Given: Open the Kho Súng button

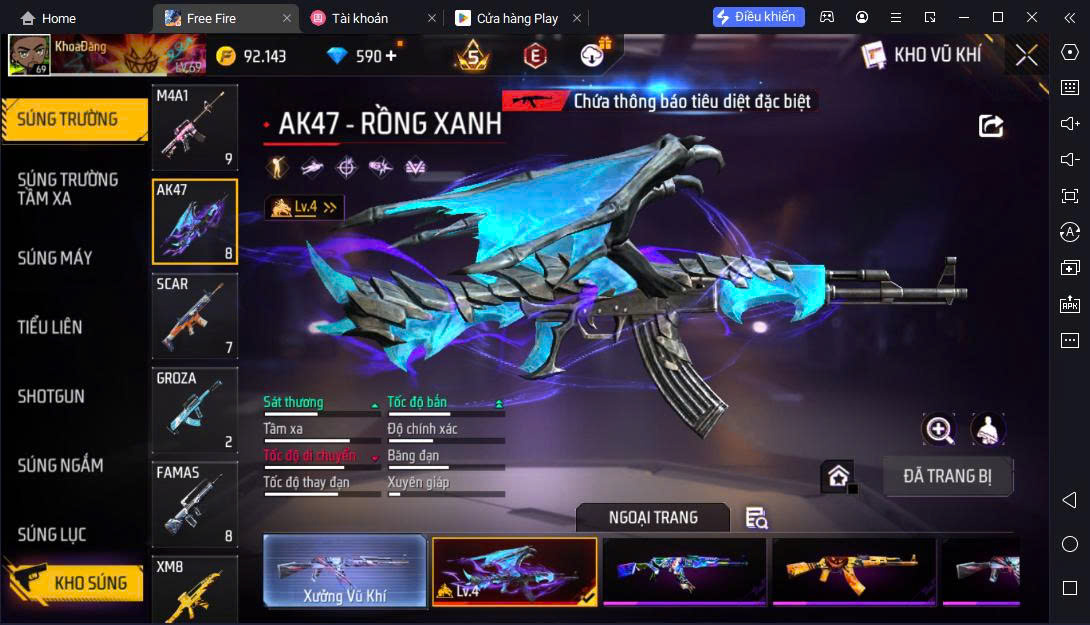Looking at the screenshot, I should click(74, 582).
